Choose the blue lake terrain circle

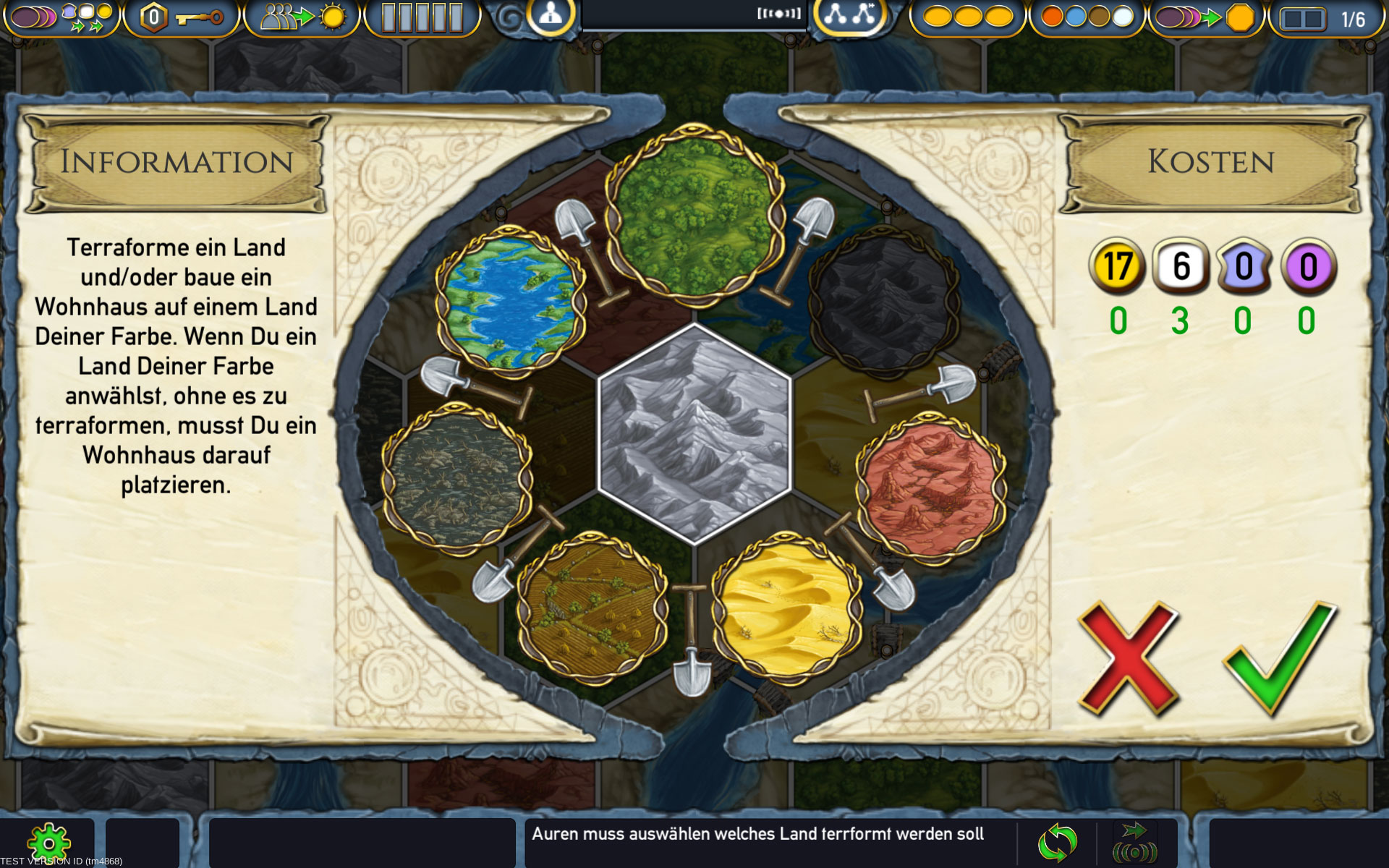(x=511, y=302)
